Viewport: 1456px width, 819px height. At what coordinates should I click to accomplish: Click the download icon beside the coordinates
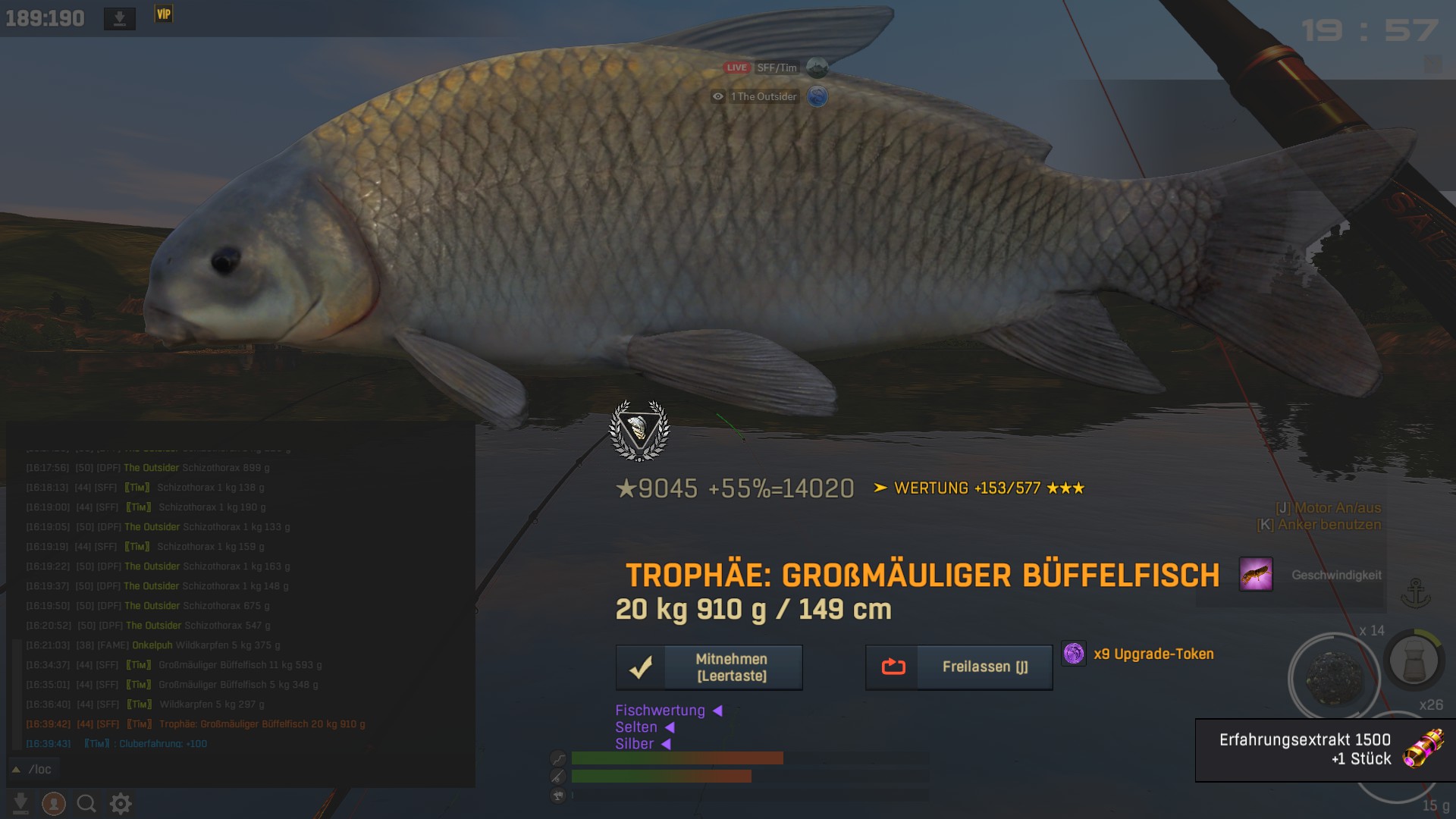pos(119,18)
